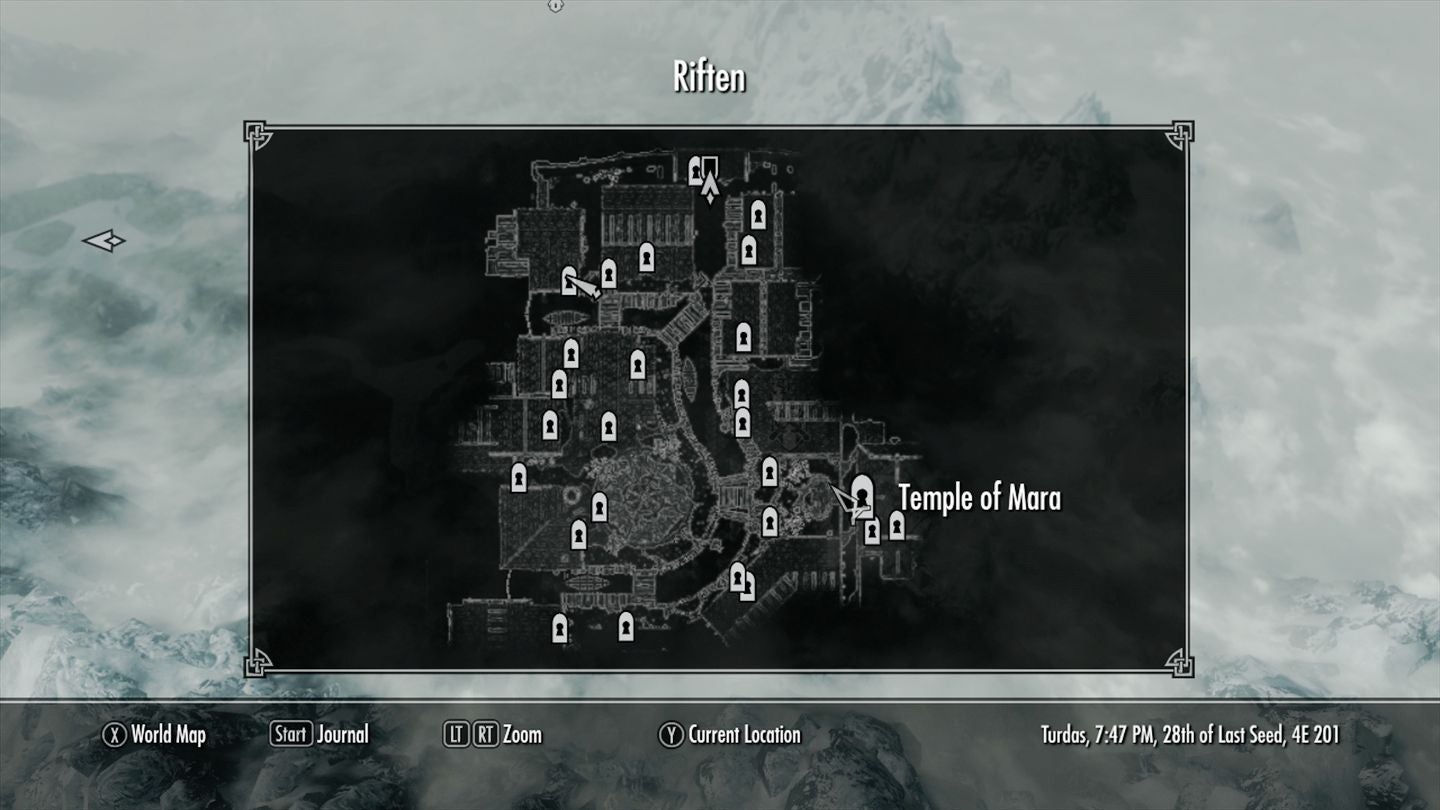Image resolution: width=1440 pixels, height=810 pixels.
Task: Click the leftmost door icon on the western wall
Action: (519, 478)
